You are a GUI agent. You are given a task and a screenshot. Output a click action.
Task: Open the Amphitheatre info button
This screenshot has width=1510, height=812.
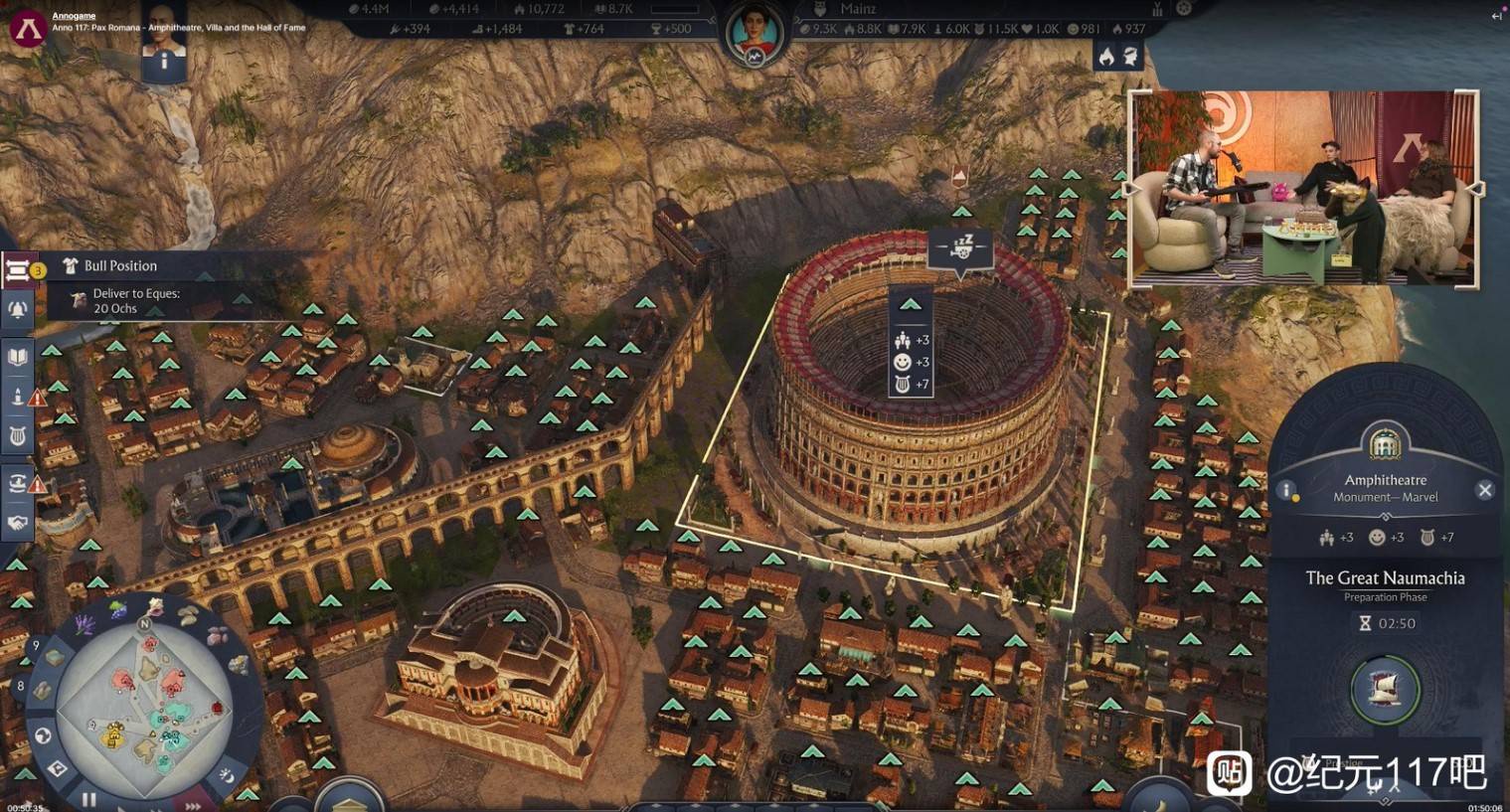point(1285,490)
